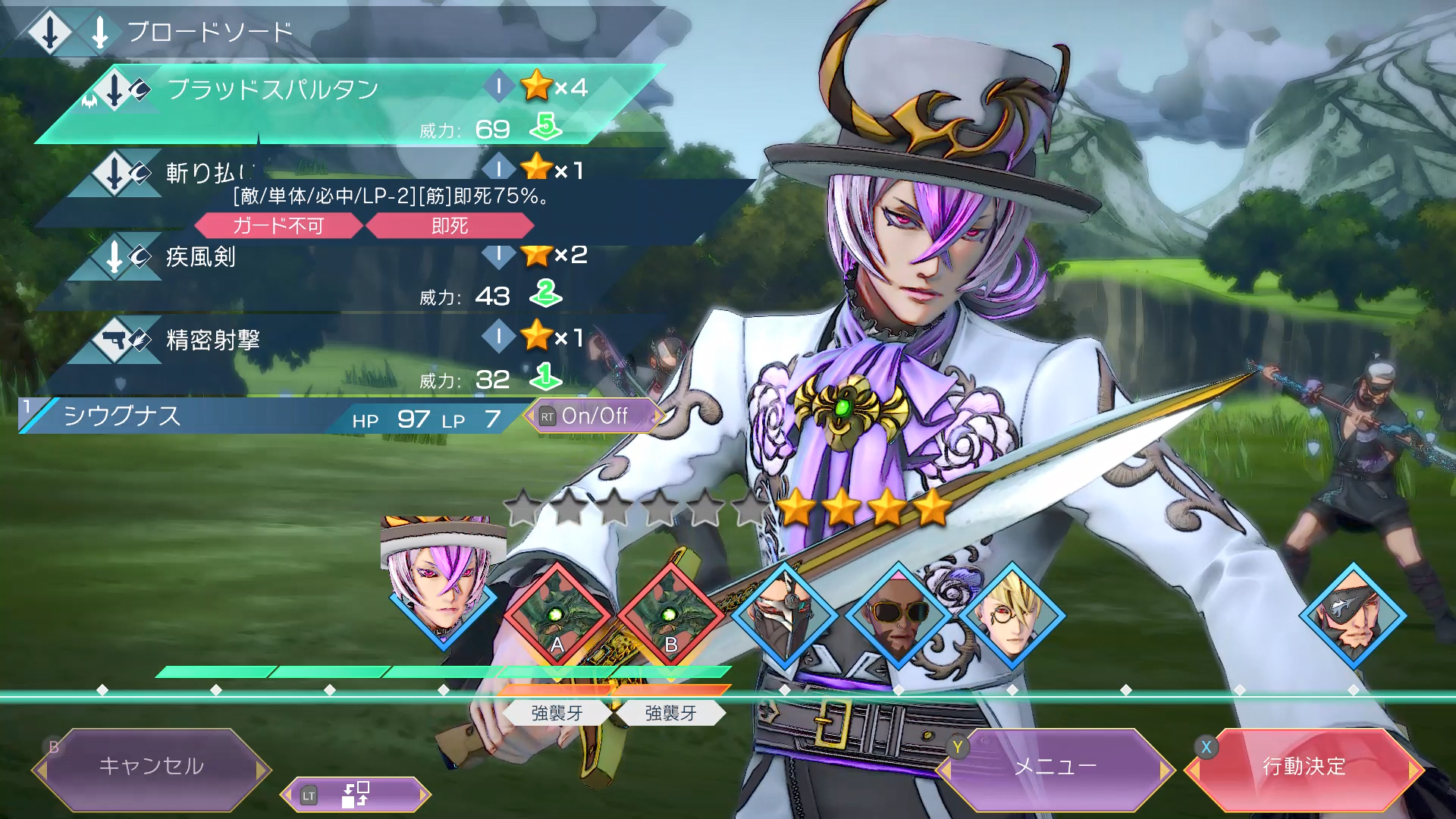The width and height of the screenshot is (1456, 819).
Task: Choose the blond monocle ally portrait
Action: [1012, 615]
